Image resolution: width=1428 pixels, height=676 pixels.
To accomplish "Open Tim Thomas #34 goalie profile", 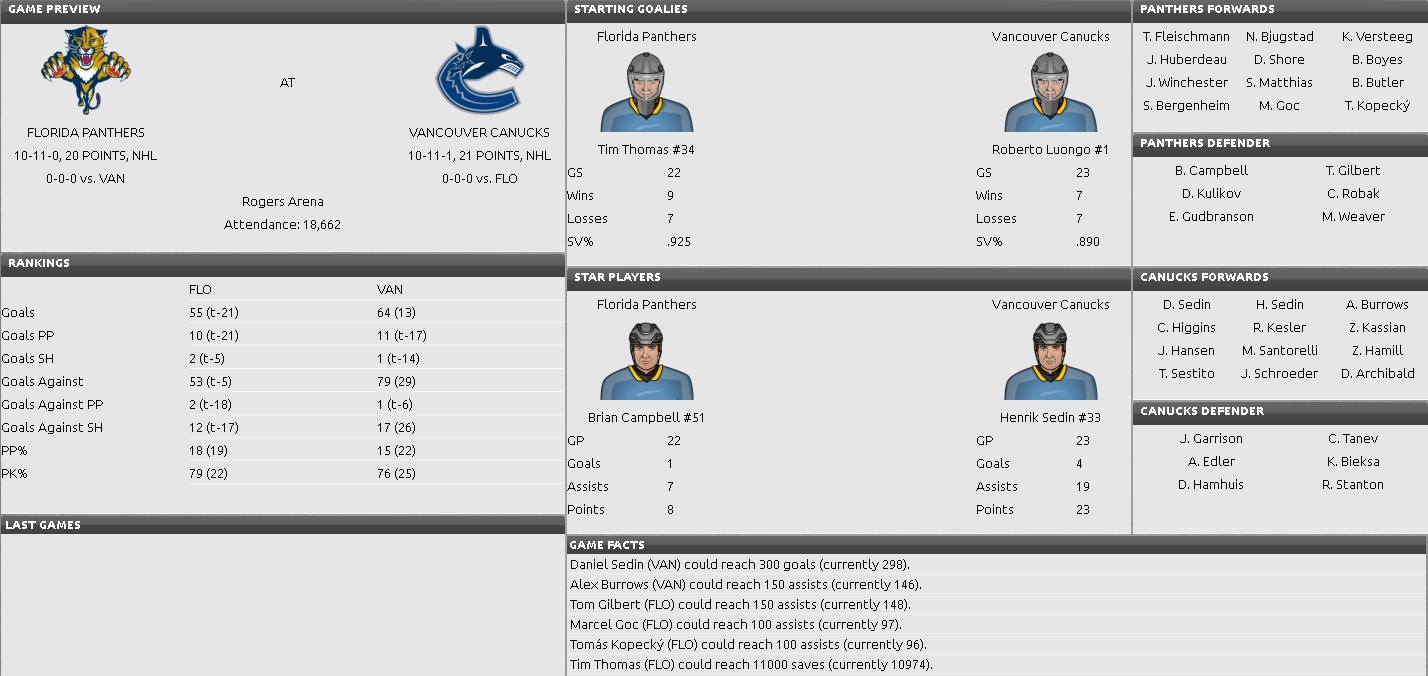I will 646,150.
